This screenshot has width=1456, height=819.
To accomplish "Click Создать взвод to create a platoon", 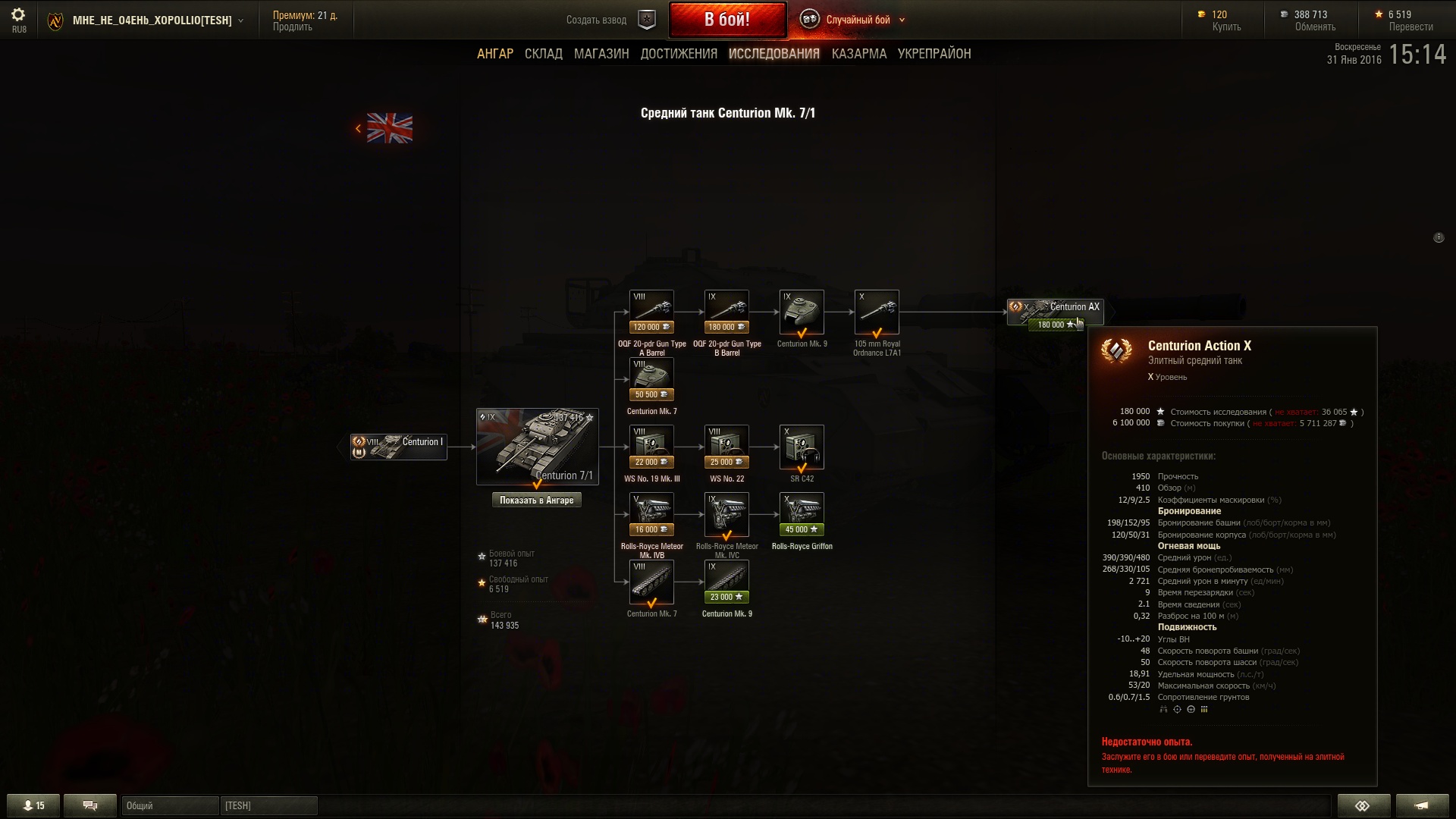I will (597, 20).
